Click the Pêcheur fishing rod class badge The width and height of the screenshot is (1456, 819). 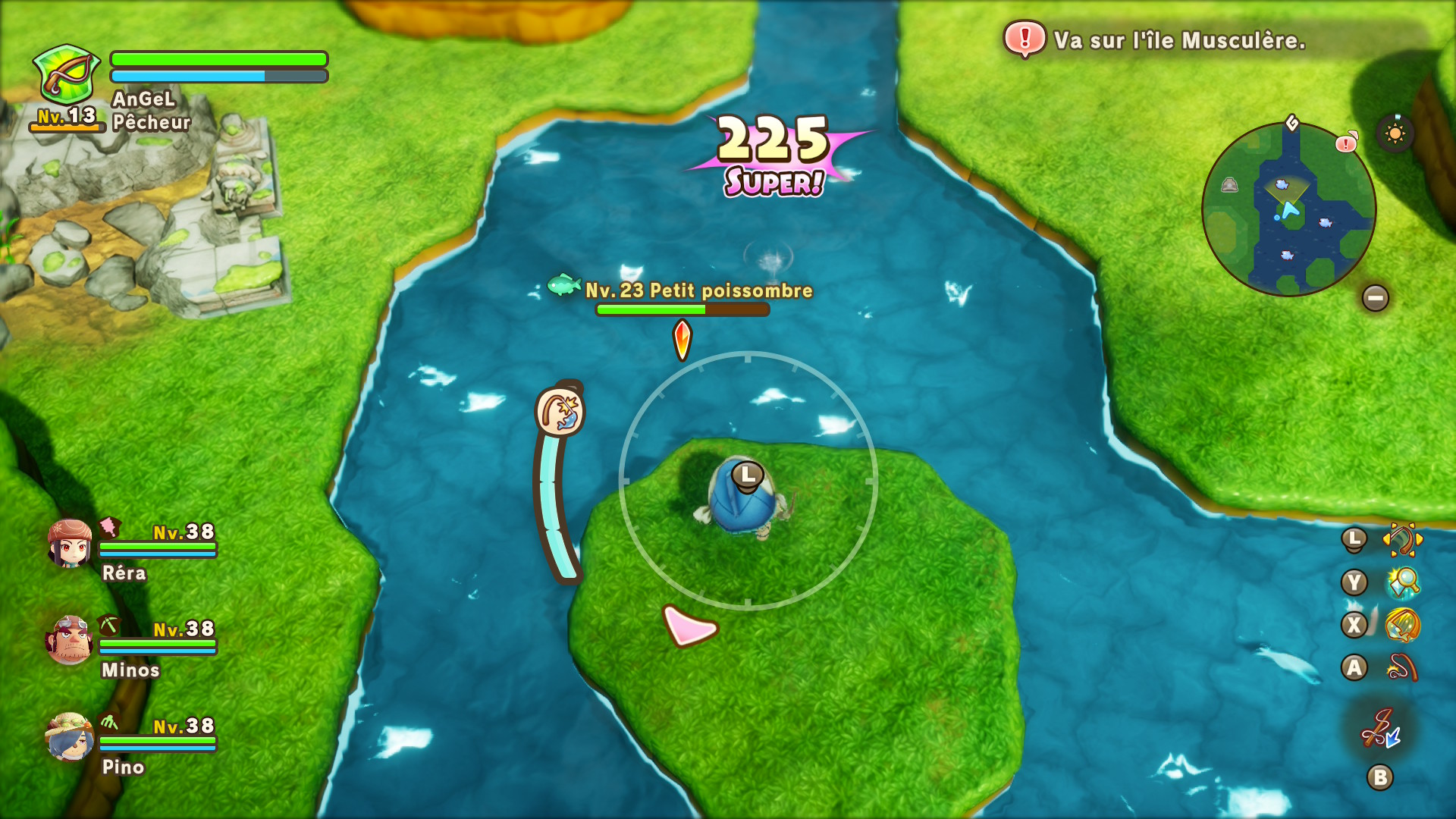tap(67, 74)
